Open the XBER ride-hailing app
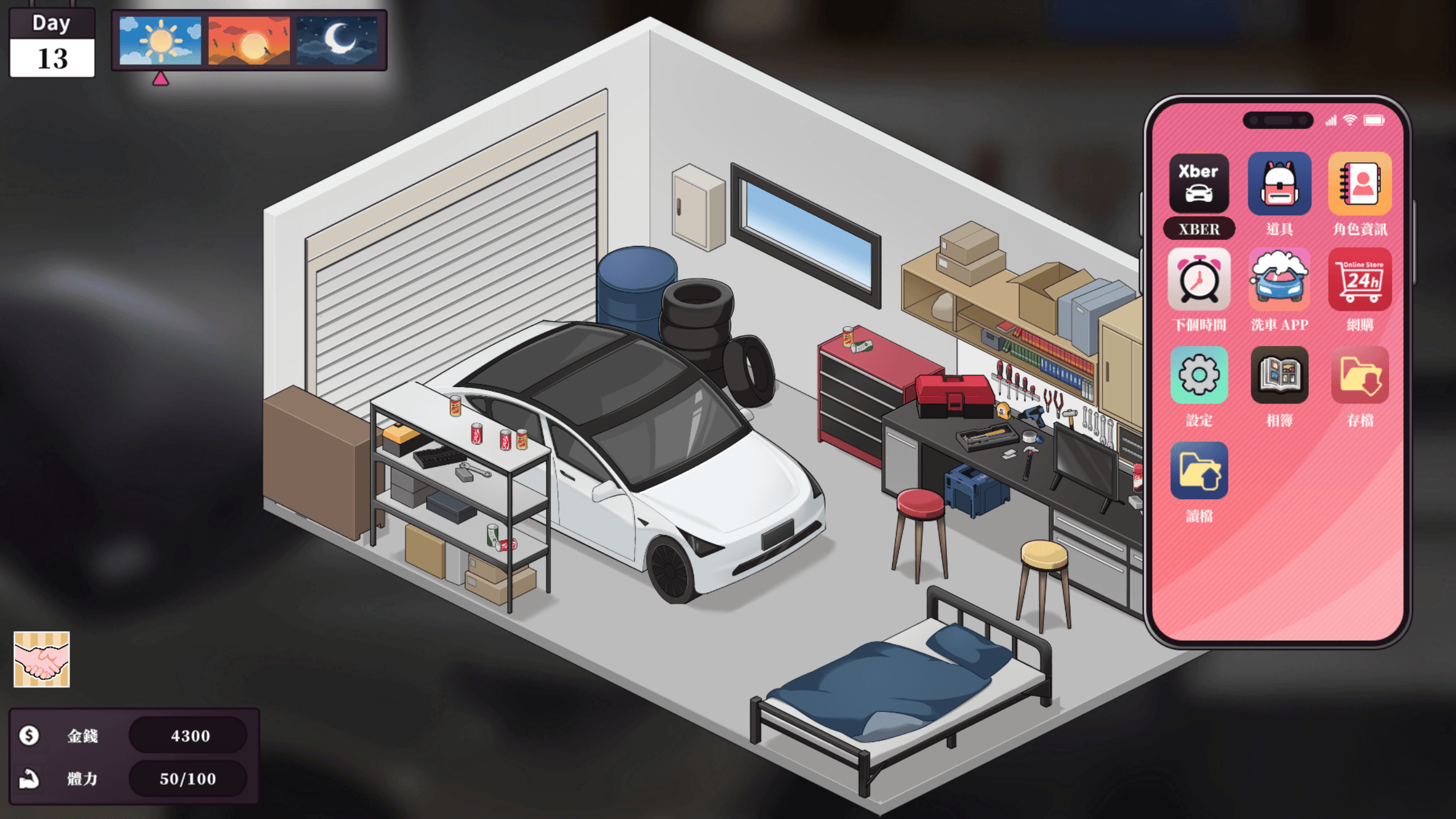The image size is (1456, 819). click(1198, 184)
